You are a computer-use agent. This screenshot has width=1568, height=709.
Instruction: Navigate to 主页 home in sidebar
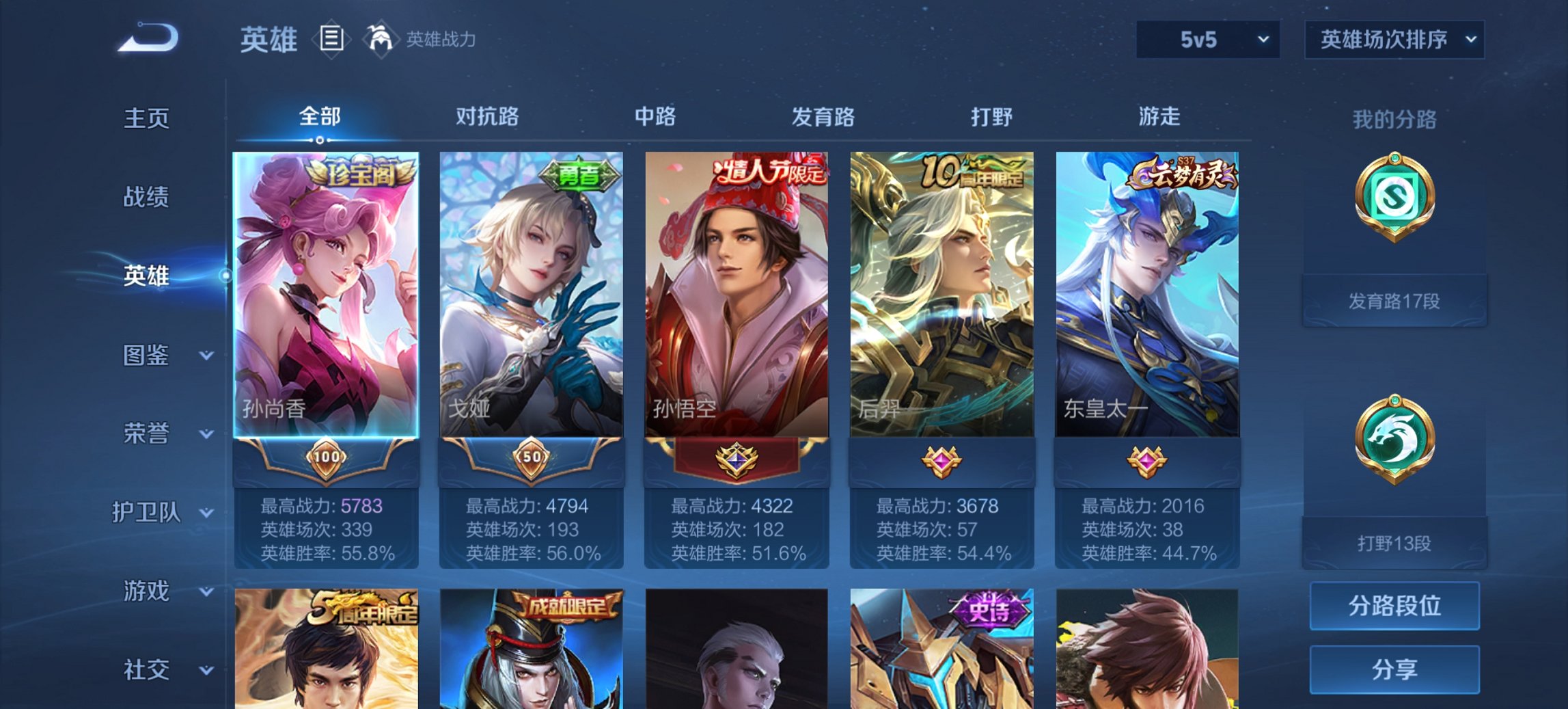(x=146, y=118)
